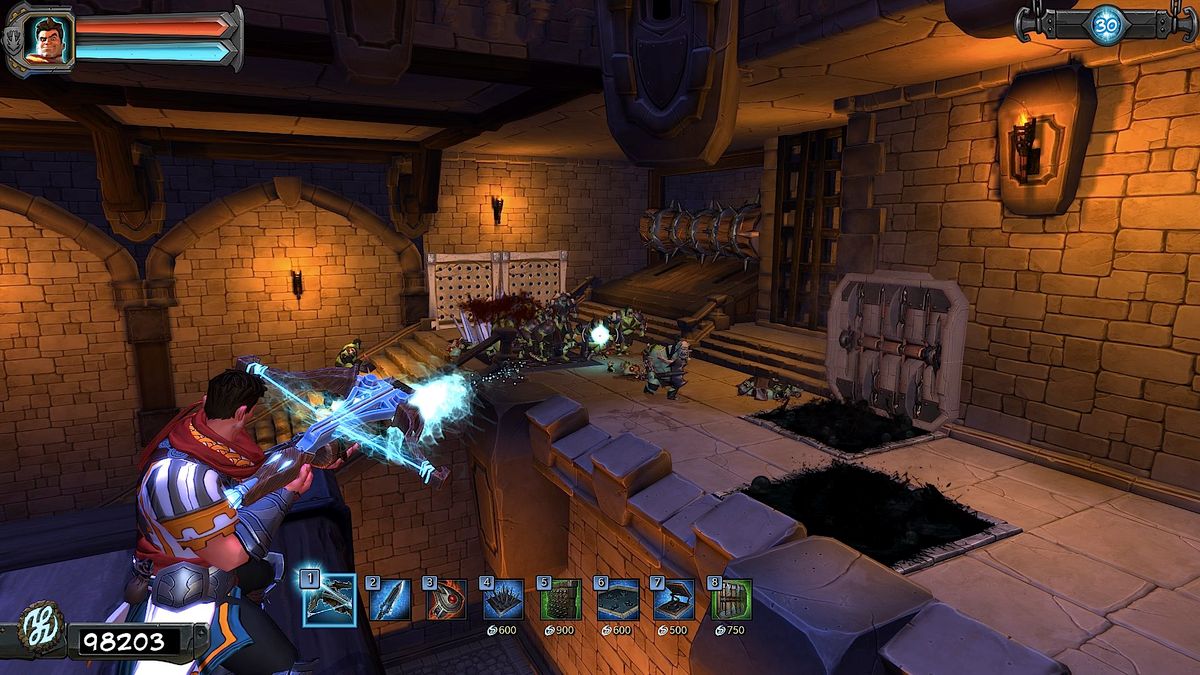Screen dimensions: 1200x675
Task: Select the tar pit trap in slot 6
Action: [617, 600]
